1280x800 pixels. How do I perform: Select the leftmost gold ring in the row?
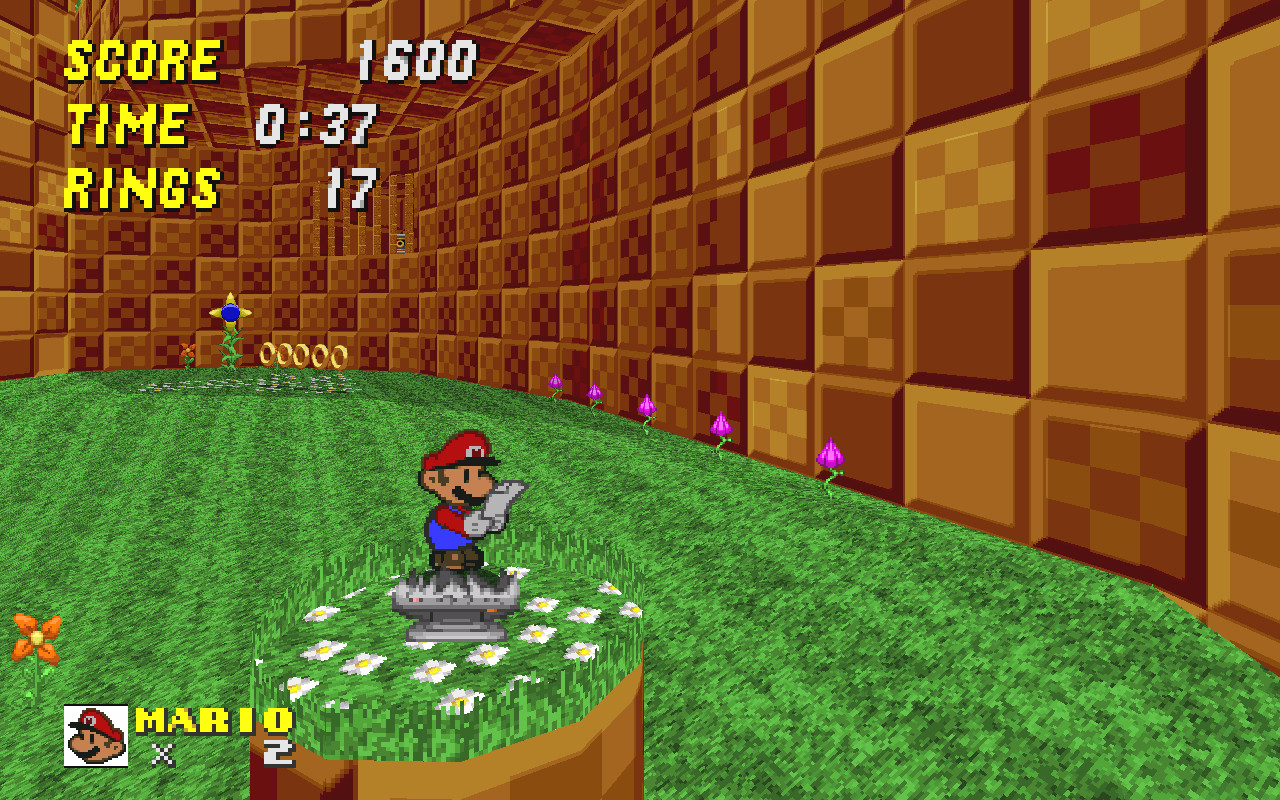coord(268,352)
